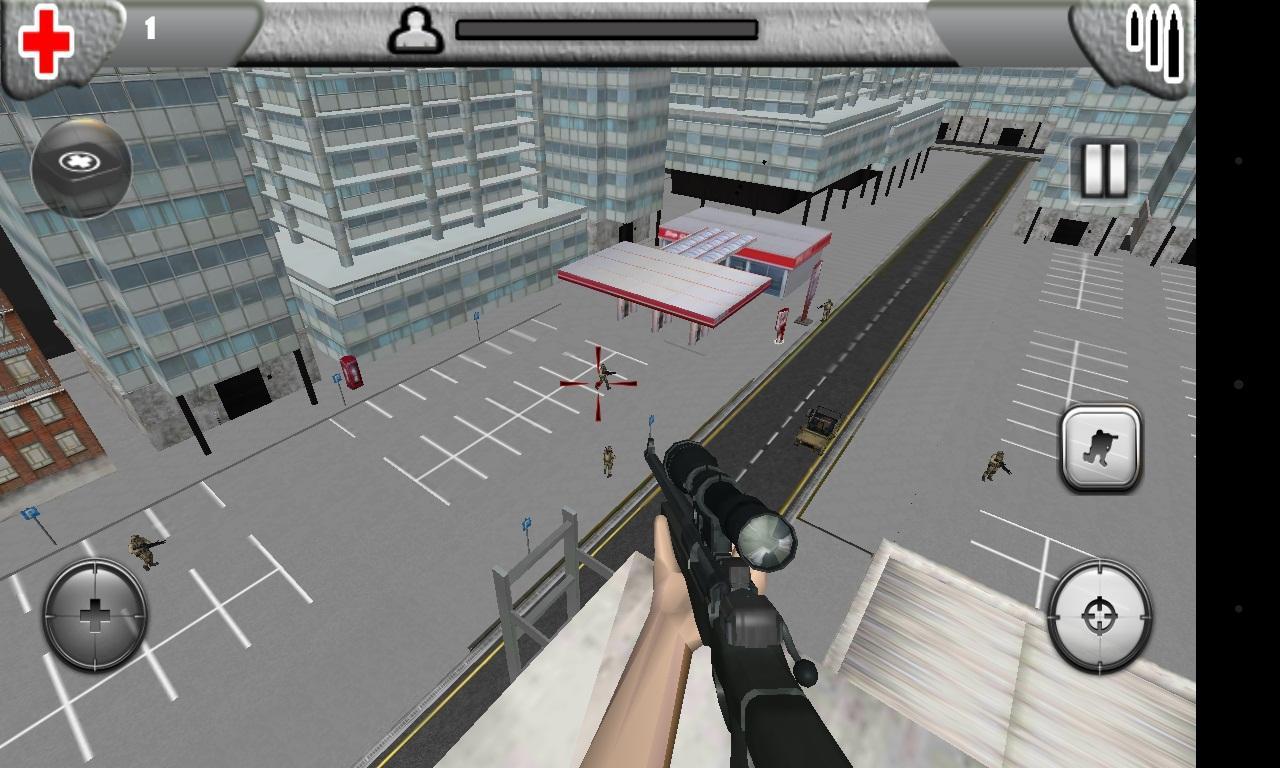Tap the crosshair shoot icon at bottom left

coord(93,613)
